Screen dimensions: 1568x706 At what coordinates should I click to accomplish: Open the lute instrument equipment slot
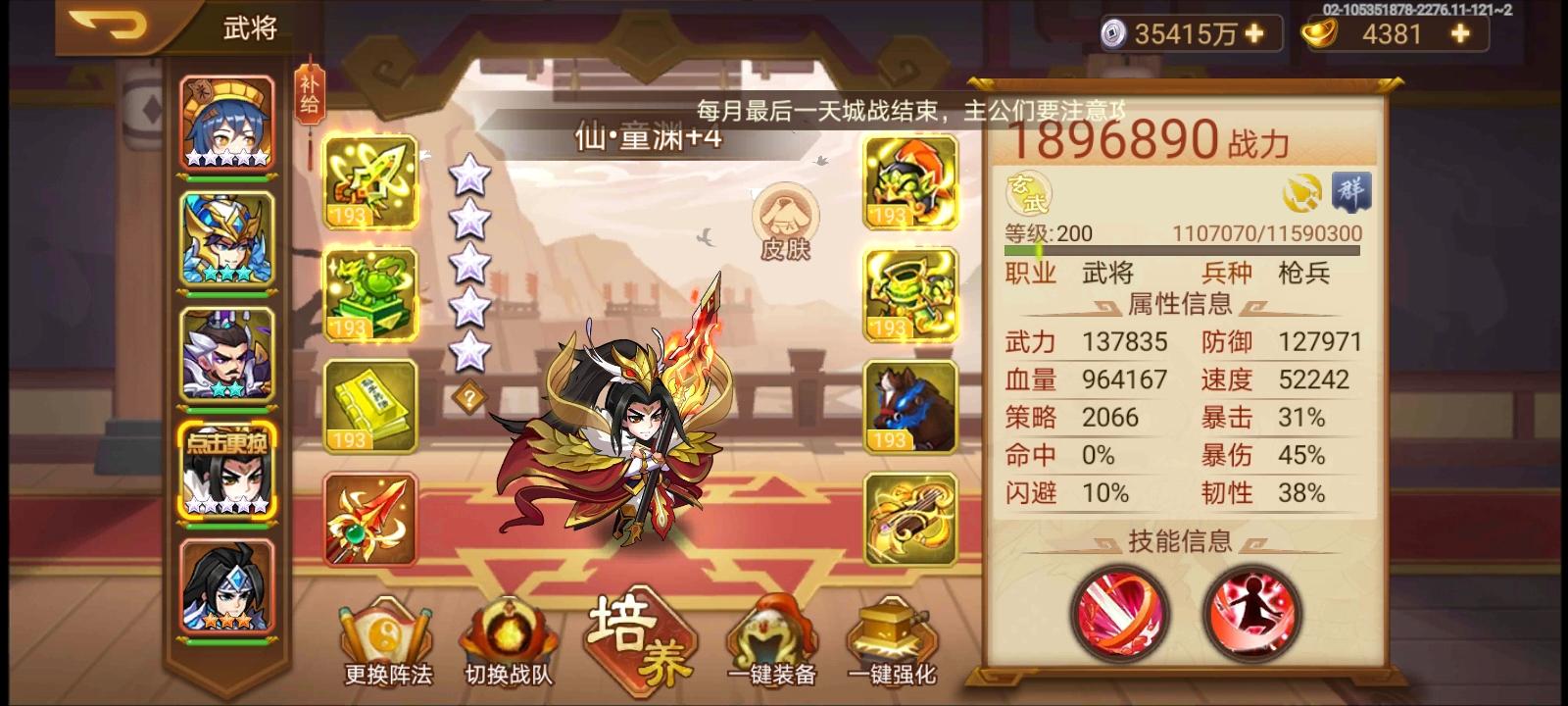909,518
